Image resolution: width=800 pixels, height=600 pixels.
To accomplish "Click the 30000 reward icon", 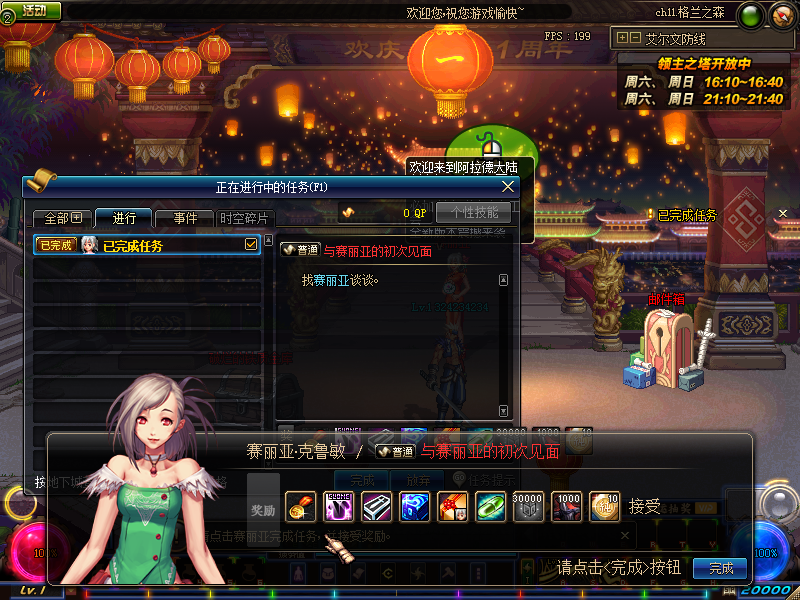I will (x=529, y=506).
